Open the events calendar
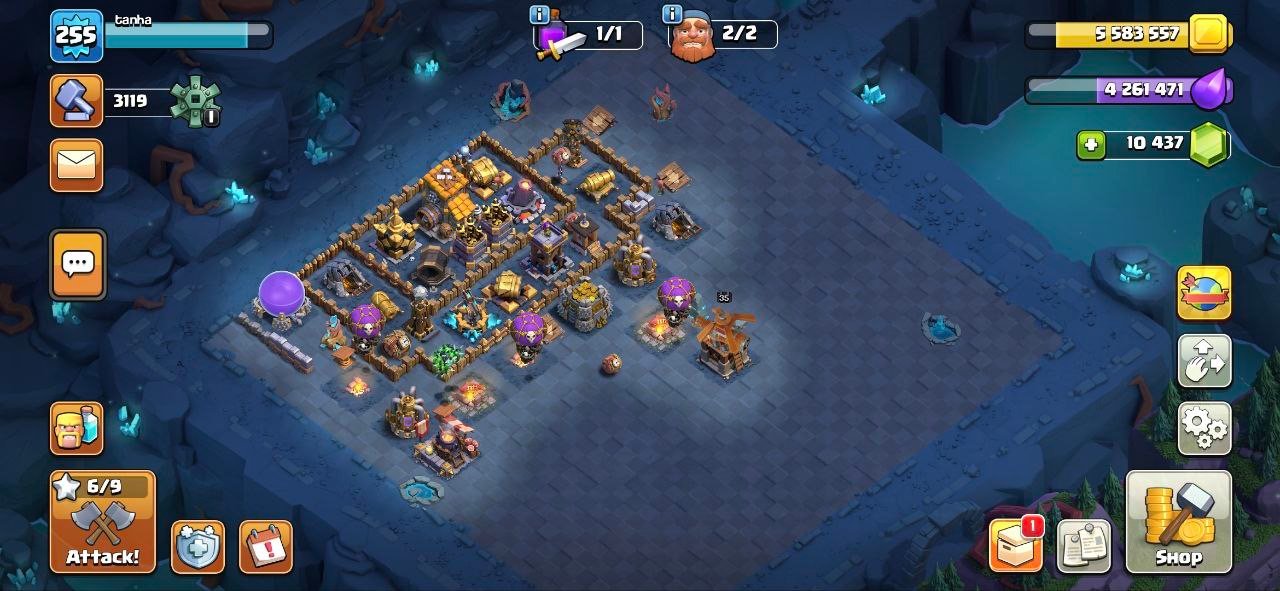This screenshot has width=1280, height=591. tap(265, 547)
